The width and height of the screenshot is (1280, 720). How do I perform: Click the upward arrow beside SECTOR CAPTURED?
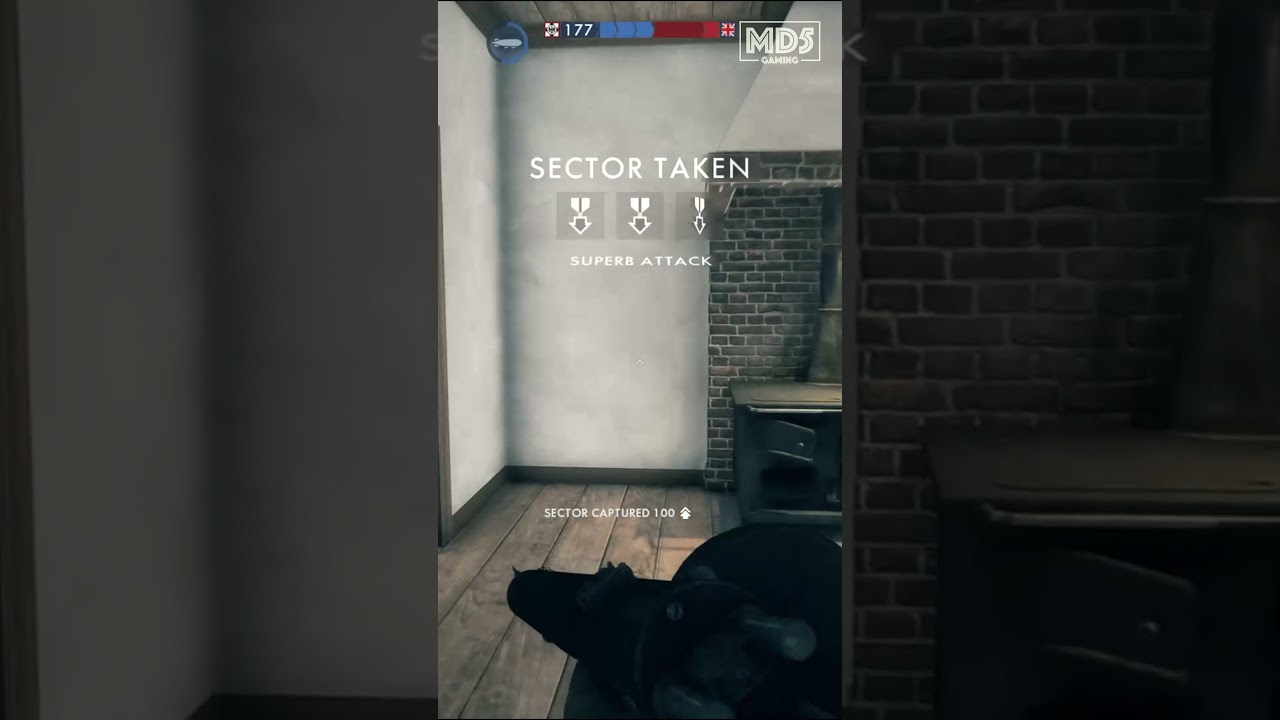pos(685,513)
